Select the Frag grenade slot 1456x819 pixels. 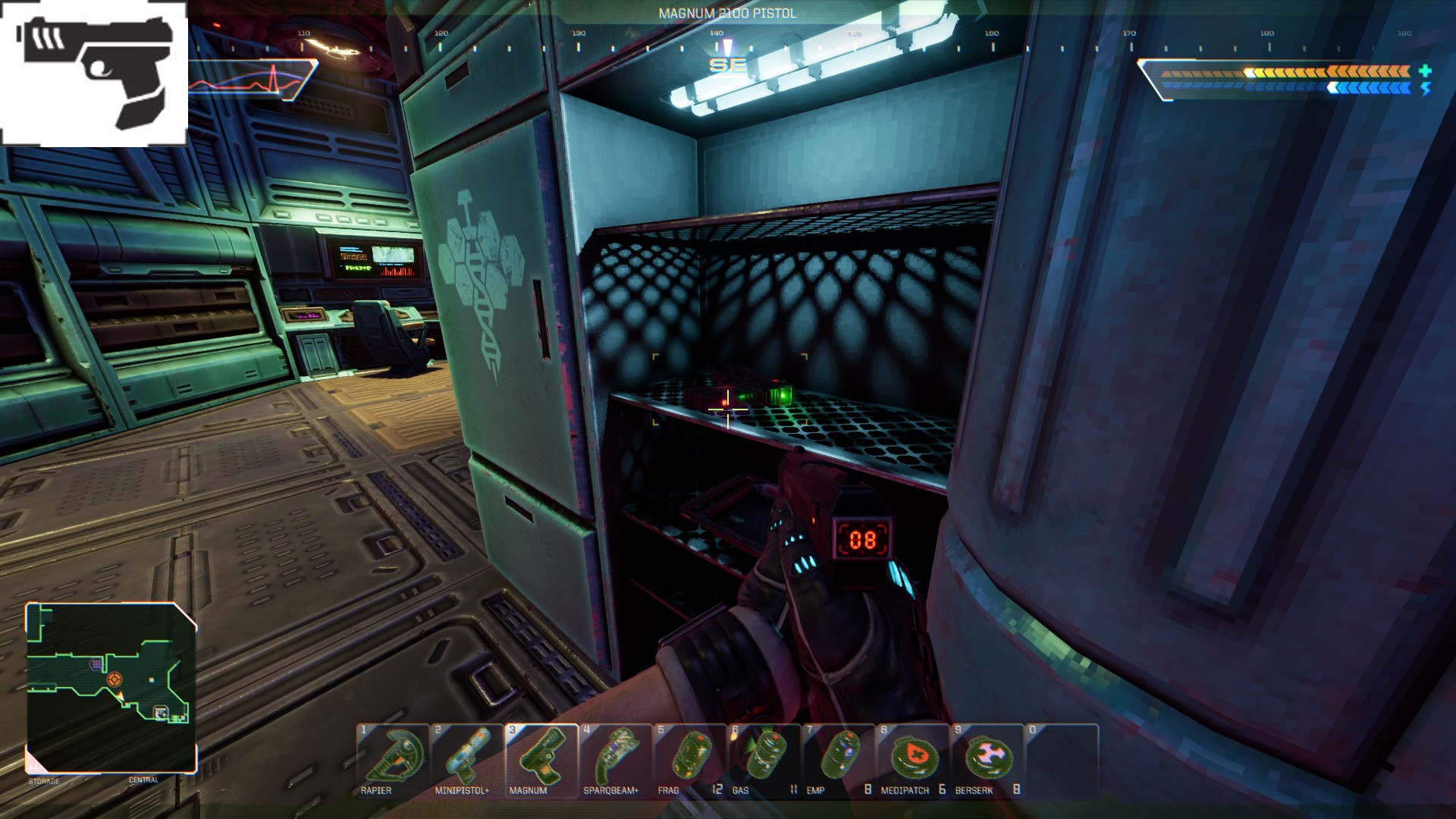[x=689, y=759]
